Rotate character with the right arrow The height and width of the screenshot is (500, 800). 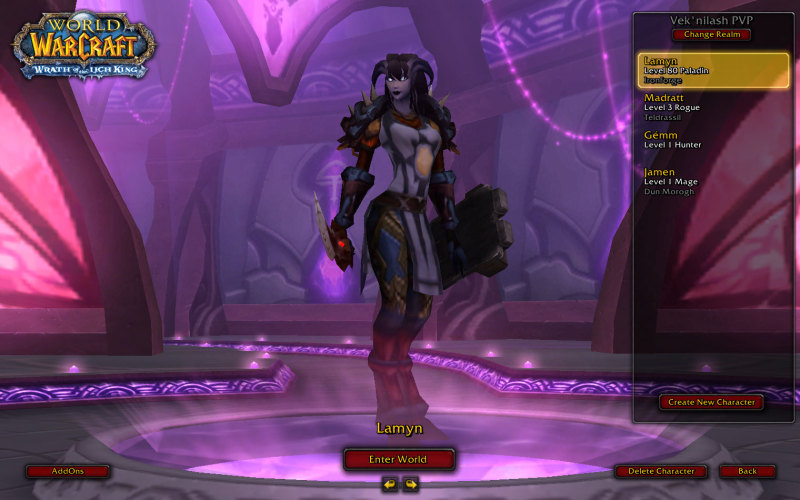410,484
